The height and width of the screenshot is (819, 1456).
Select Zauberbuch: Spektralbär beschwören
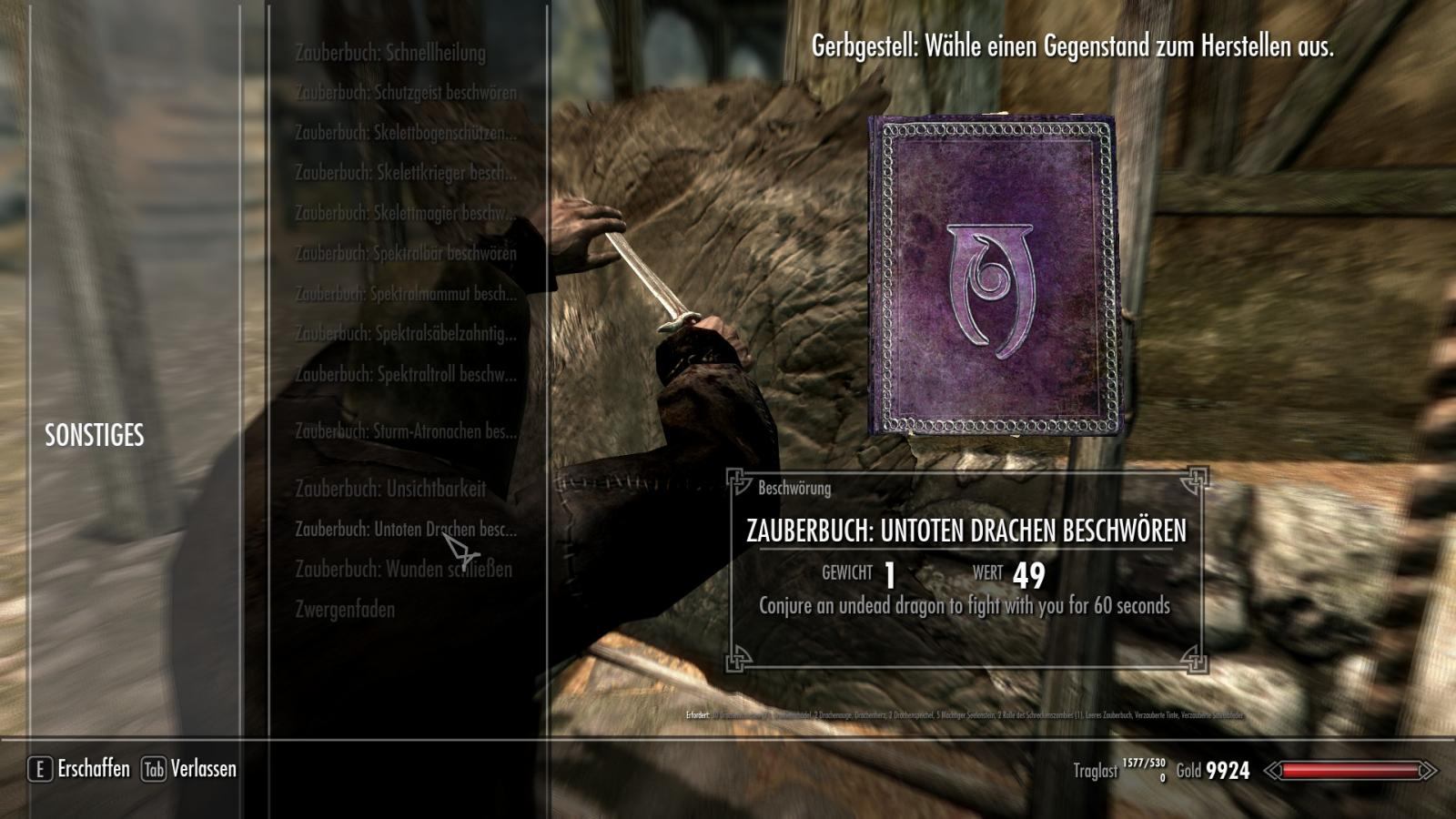click(x=405, y=253)
